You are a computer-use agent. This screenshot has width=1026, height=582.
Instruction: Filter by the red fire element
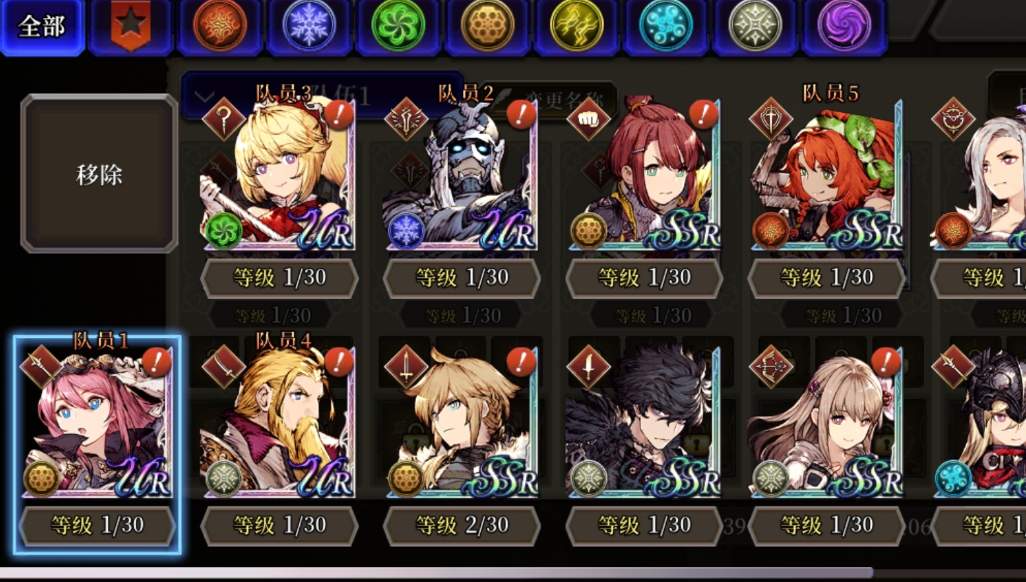pyautogui.click(x=220, y=26)
